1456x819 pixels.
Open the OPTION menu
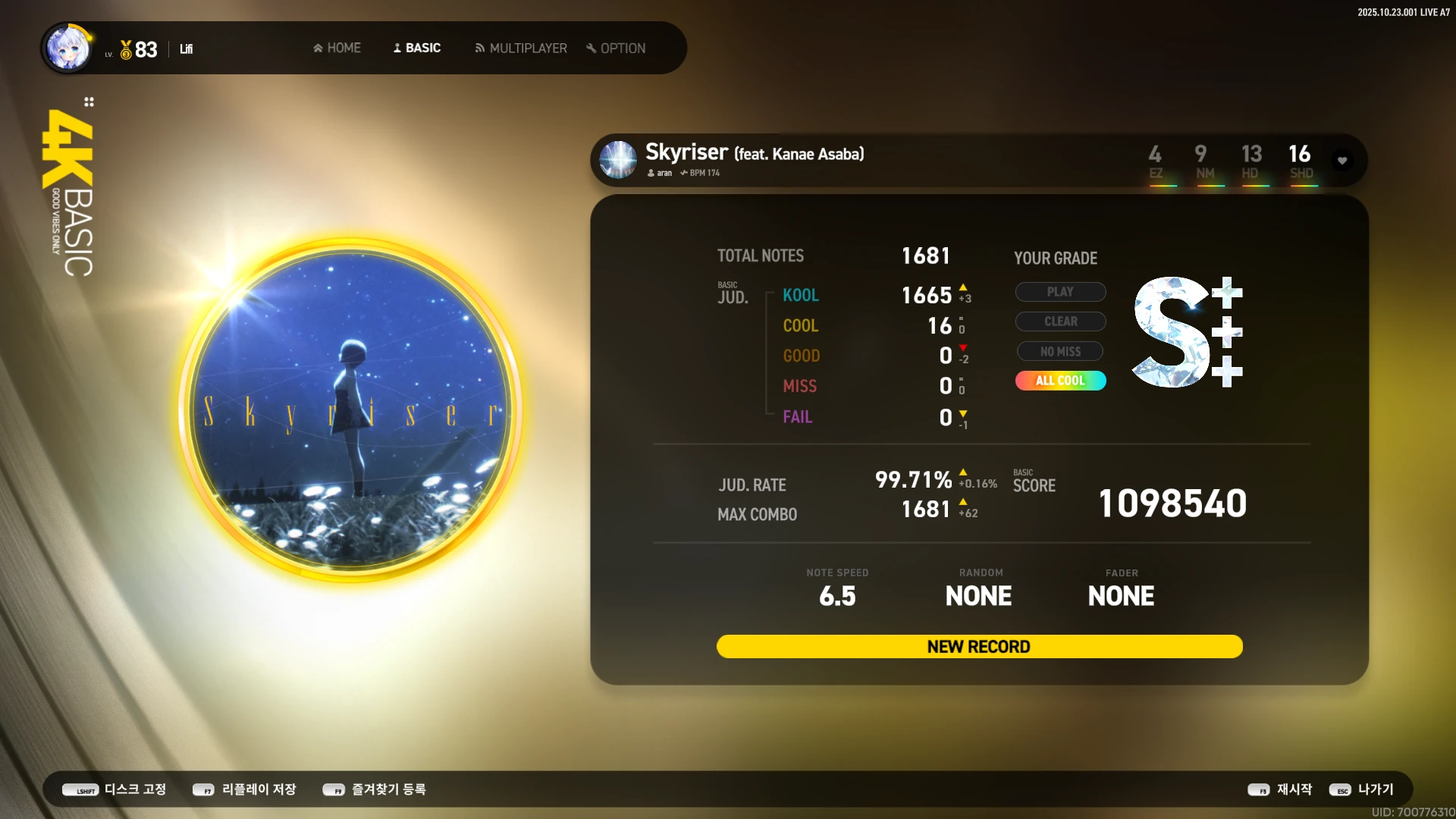tap(616, 48)
